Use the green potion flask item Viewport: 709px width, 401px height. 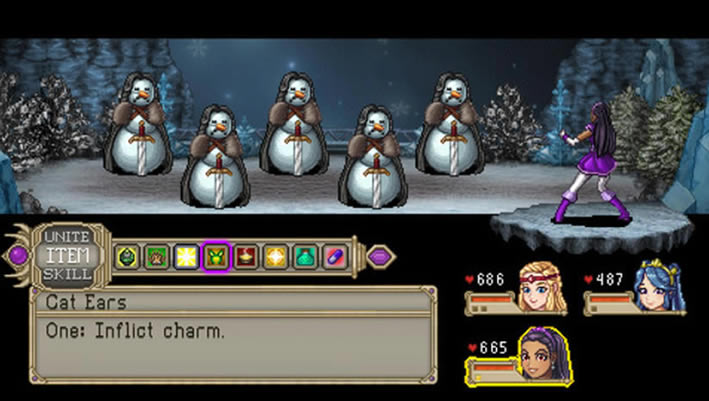pyautogui.click(x=305, y=256)
